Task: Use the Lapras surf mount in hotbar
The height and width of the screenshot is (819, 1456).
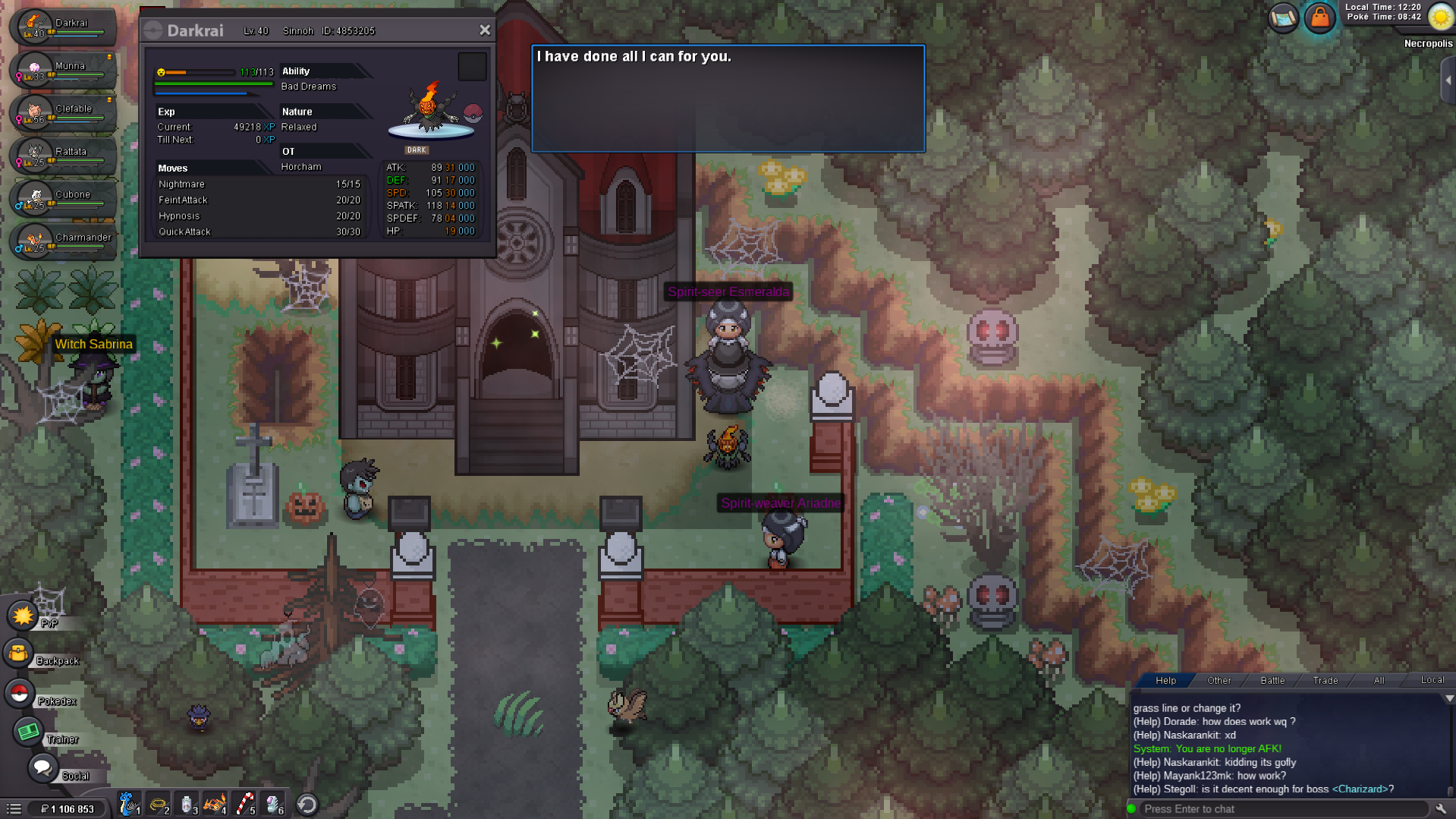Action: [128, 804]
